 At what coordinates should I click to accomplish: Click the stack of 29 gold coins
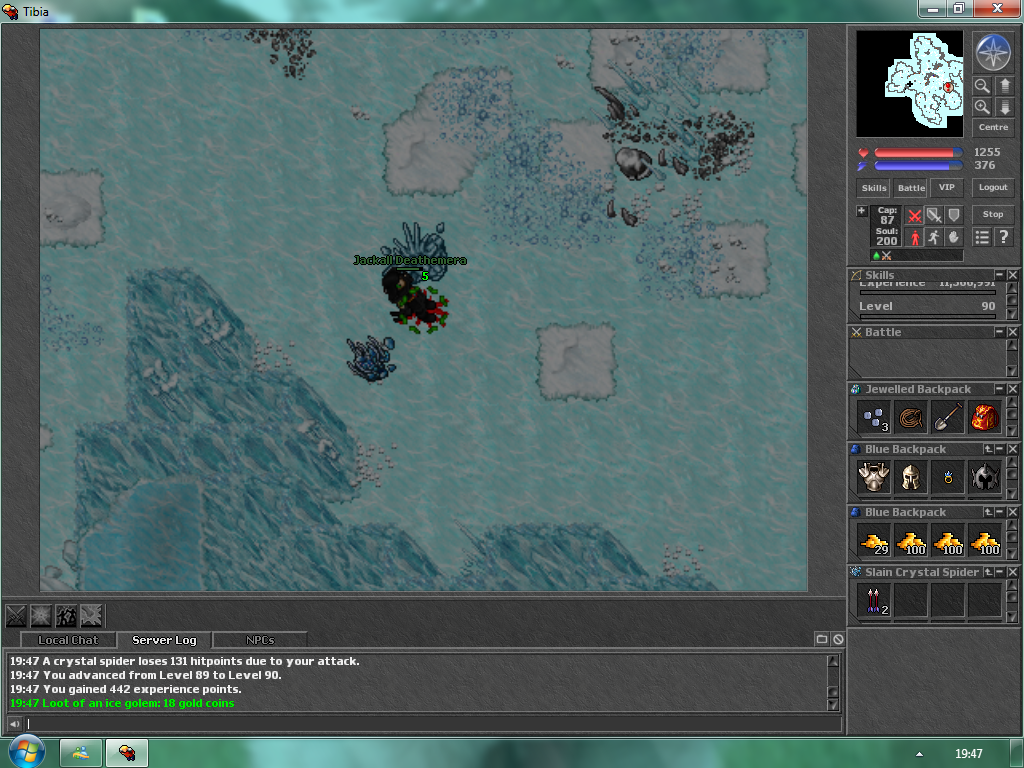[873, 541]
